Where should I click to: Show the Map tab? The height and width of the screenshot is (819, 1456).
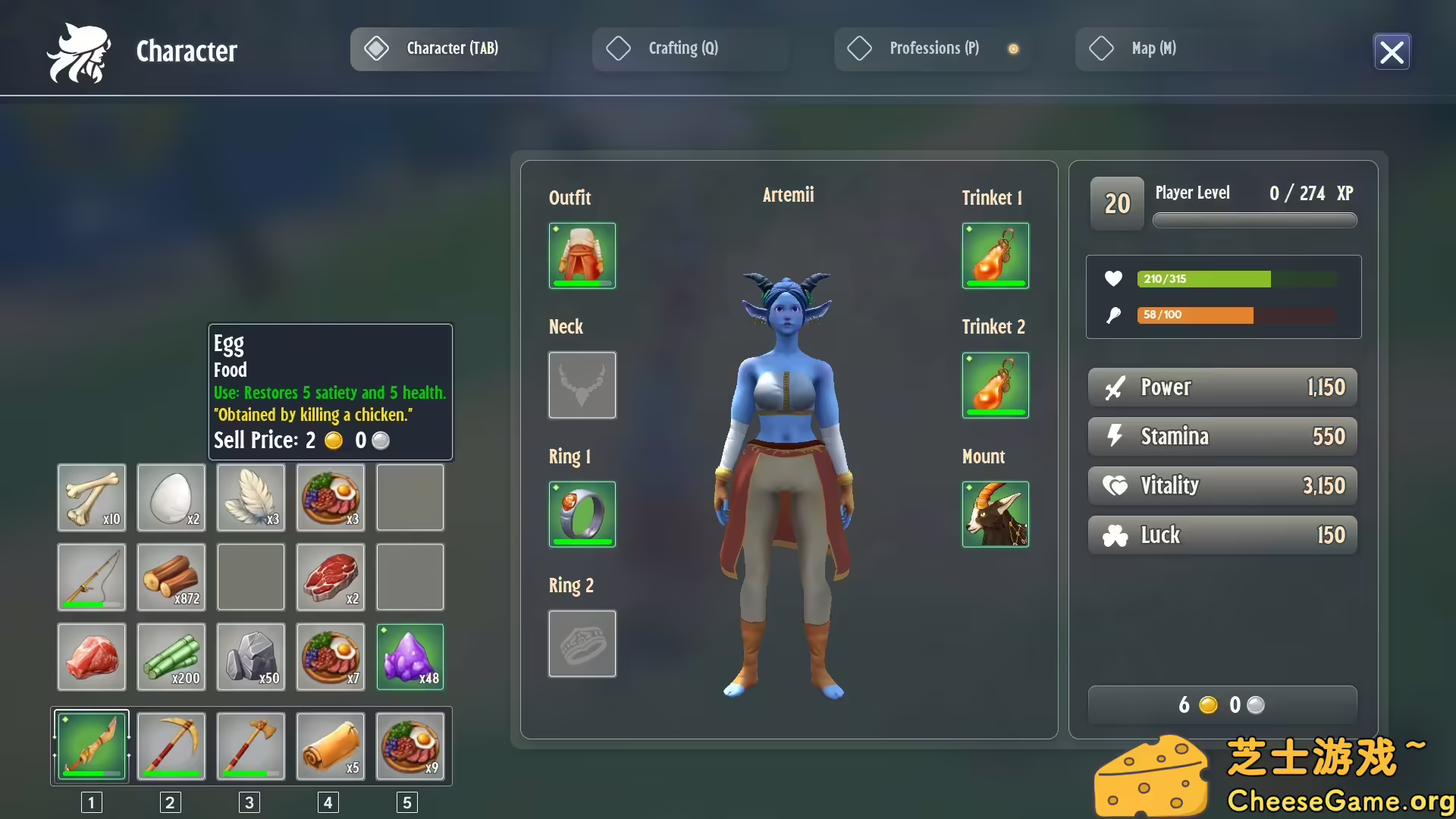[1153, 49]
